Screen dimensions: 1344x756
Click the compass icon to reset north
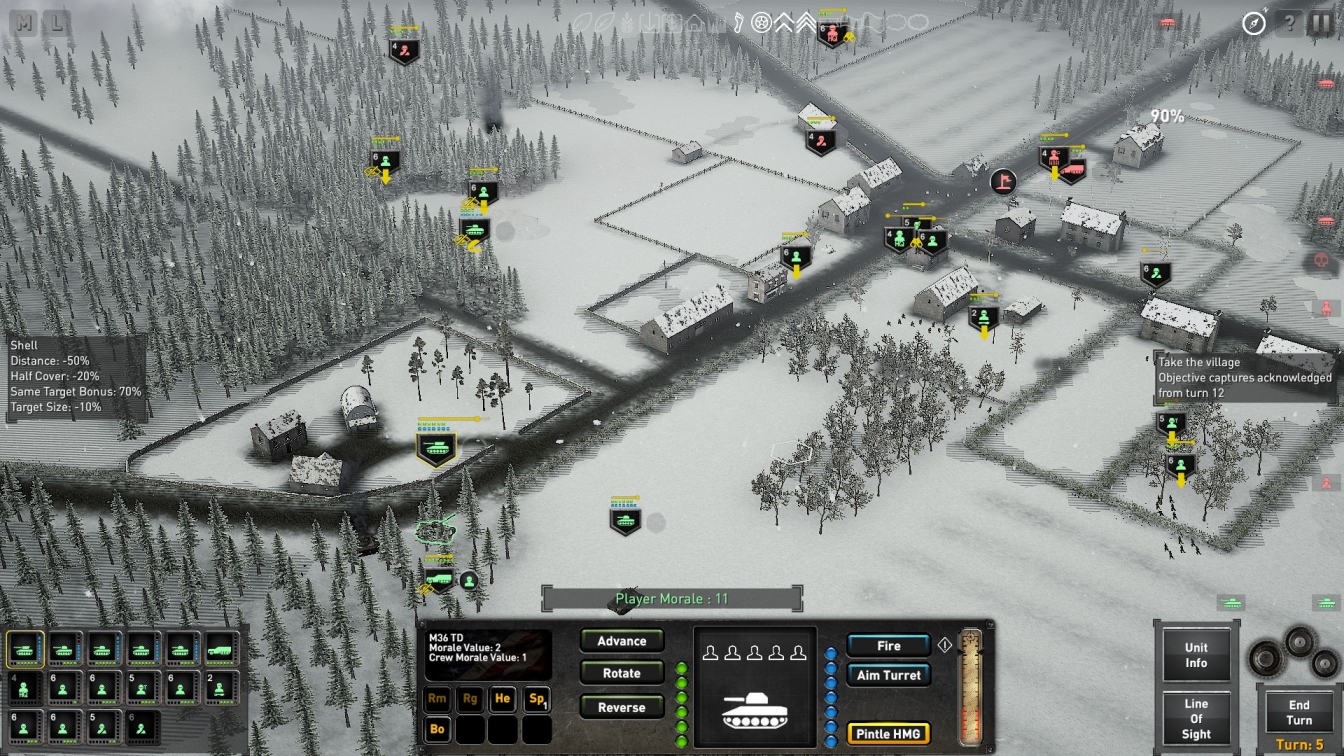[x=1254, y=23]
